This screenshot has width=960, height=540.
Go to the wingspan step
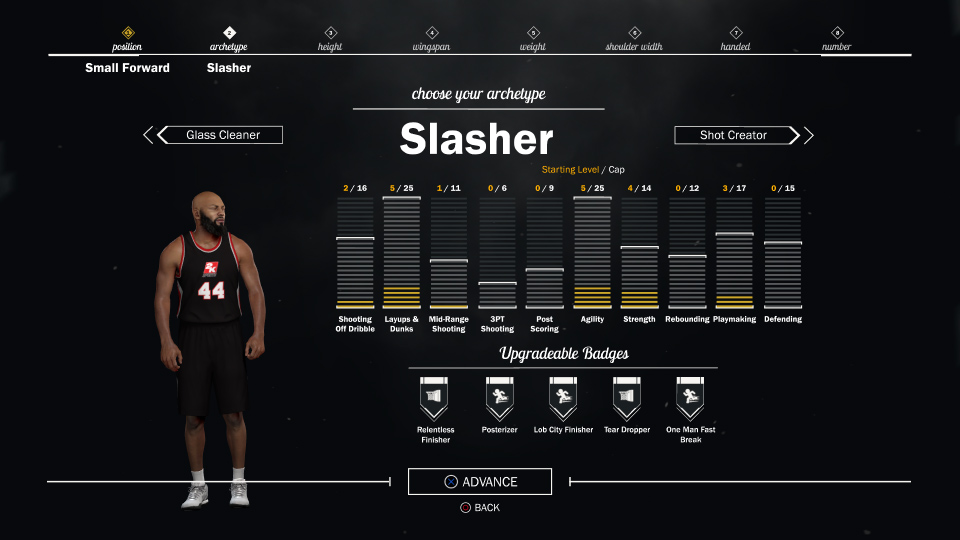tap(432, 40)
